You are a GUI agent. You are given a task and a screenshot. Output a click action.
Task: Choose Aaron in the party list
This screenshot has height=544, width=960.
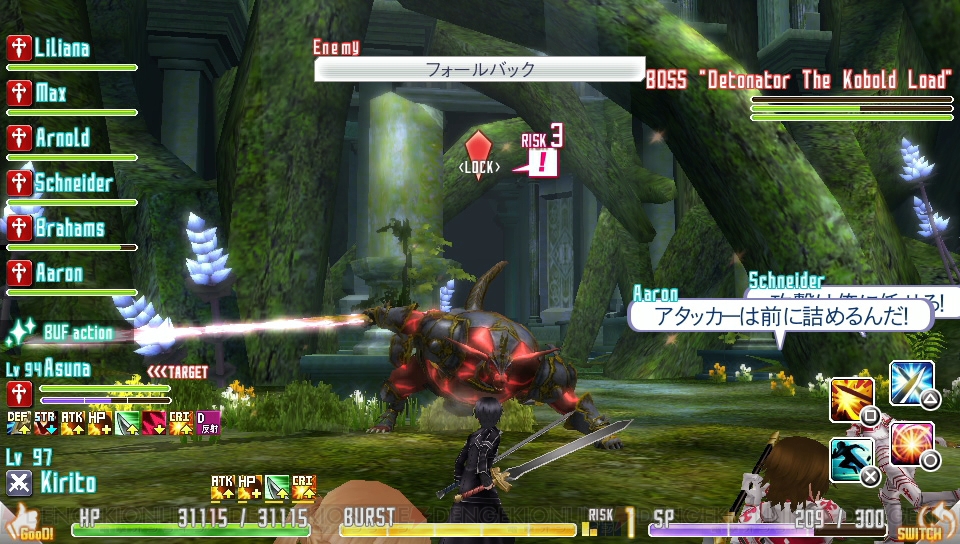58,273
